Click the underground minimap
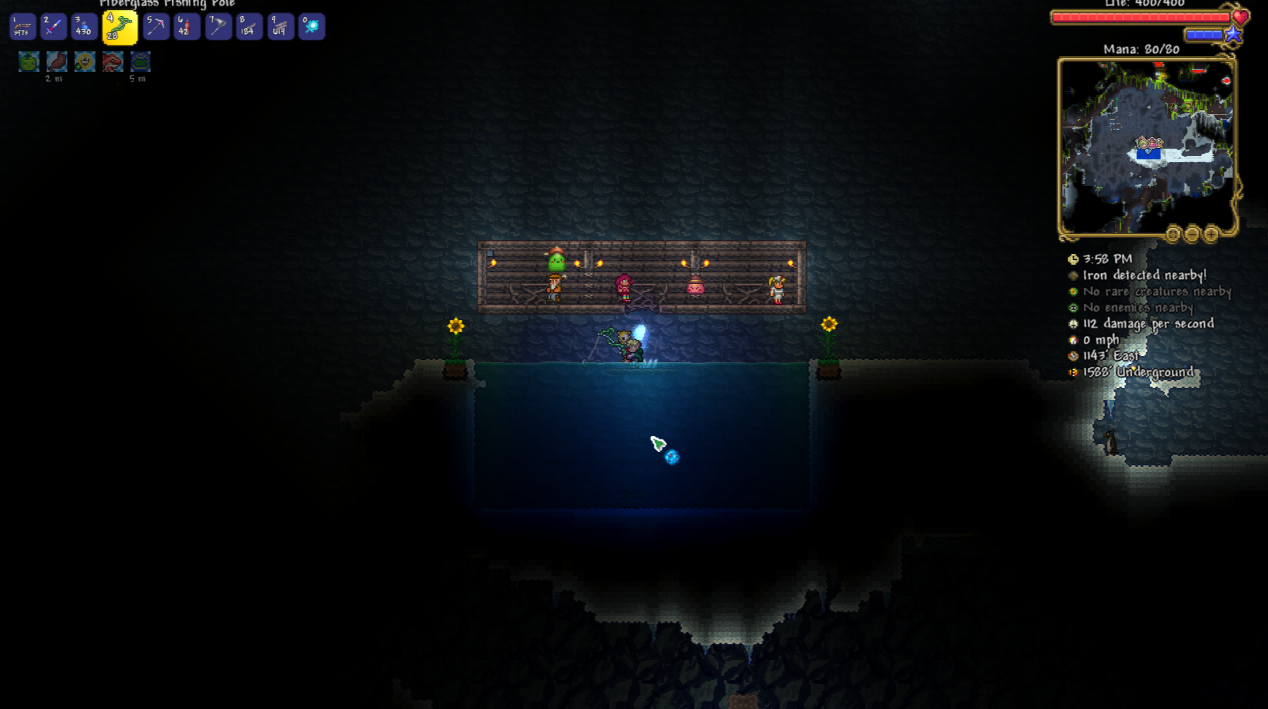1268x709 pixels. tap(1146, 146)
